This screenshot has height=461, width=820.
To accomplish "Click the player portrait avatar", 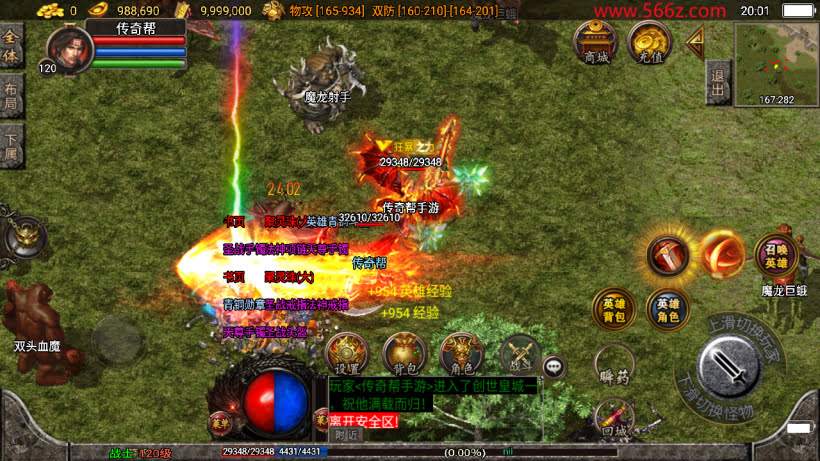I will [67, 48].
